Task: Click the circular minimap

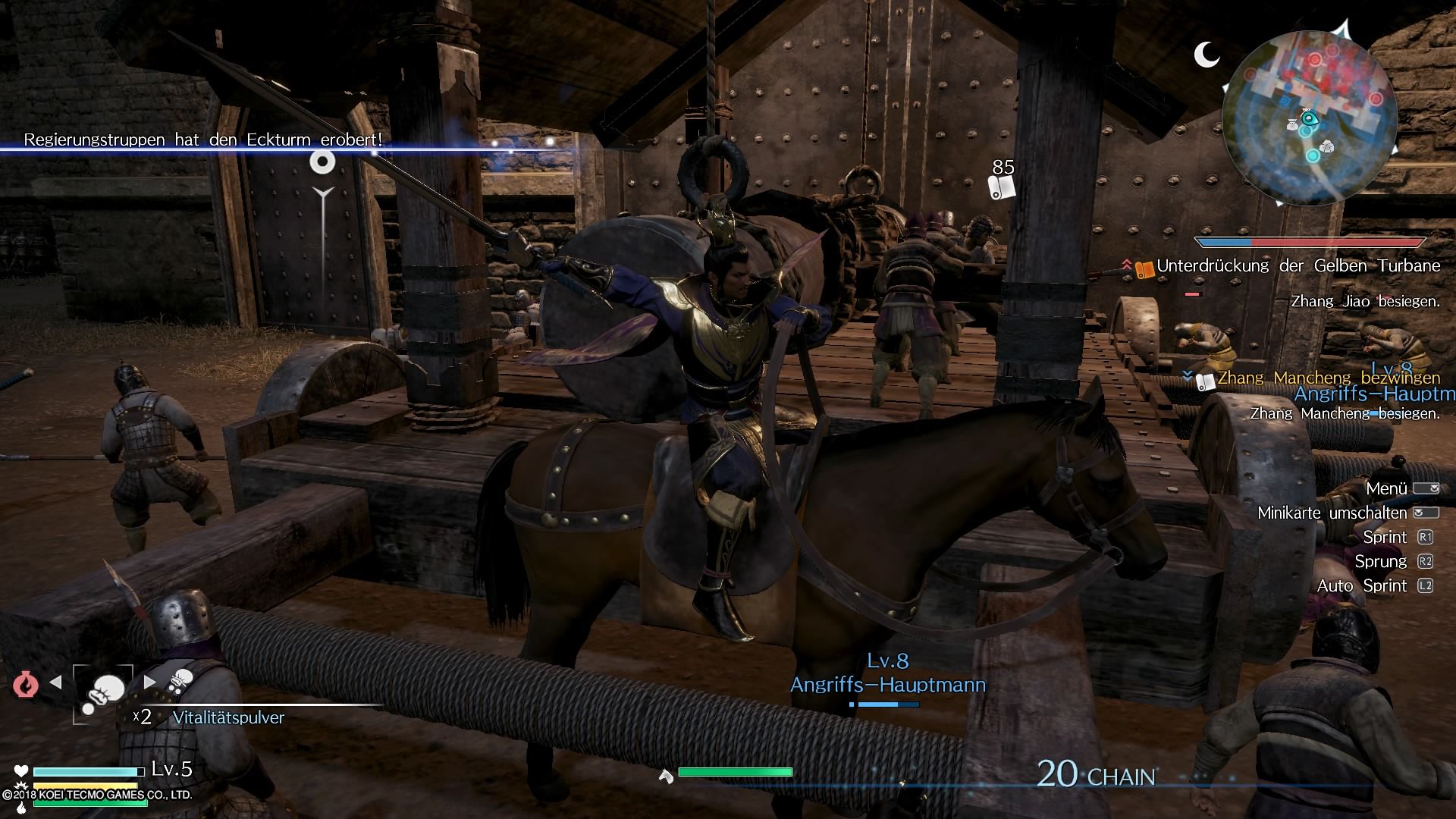Action: pos(1310,119)
